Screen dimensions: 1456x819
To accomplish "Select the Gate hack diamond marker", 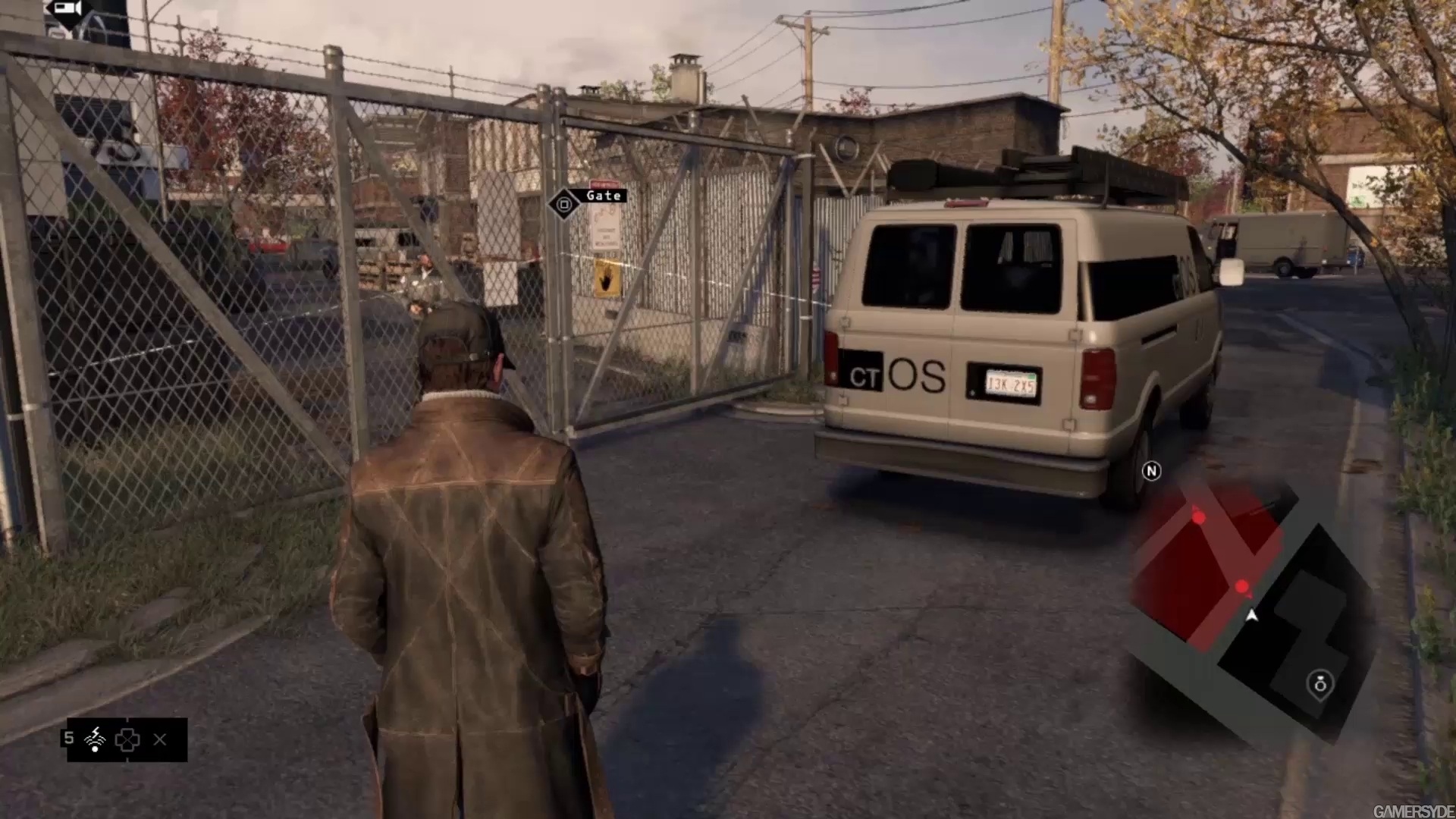I will [x=563, y=204].
